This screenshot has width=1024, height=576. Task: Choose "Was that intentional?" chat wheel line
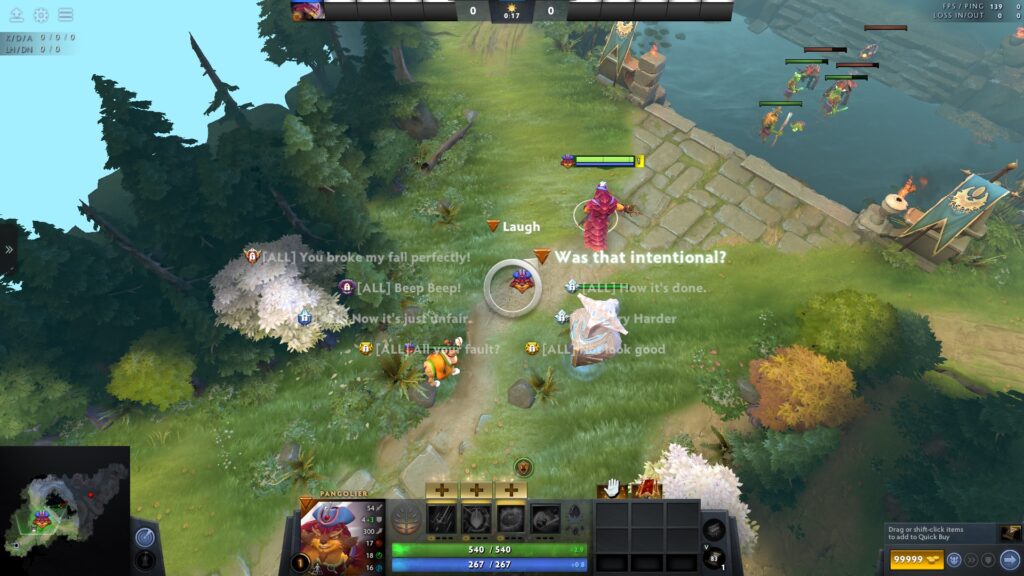click(640, 257)
